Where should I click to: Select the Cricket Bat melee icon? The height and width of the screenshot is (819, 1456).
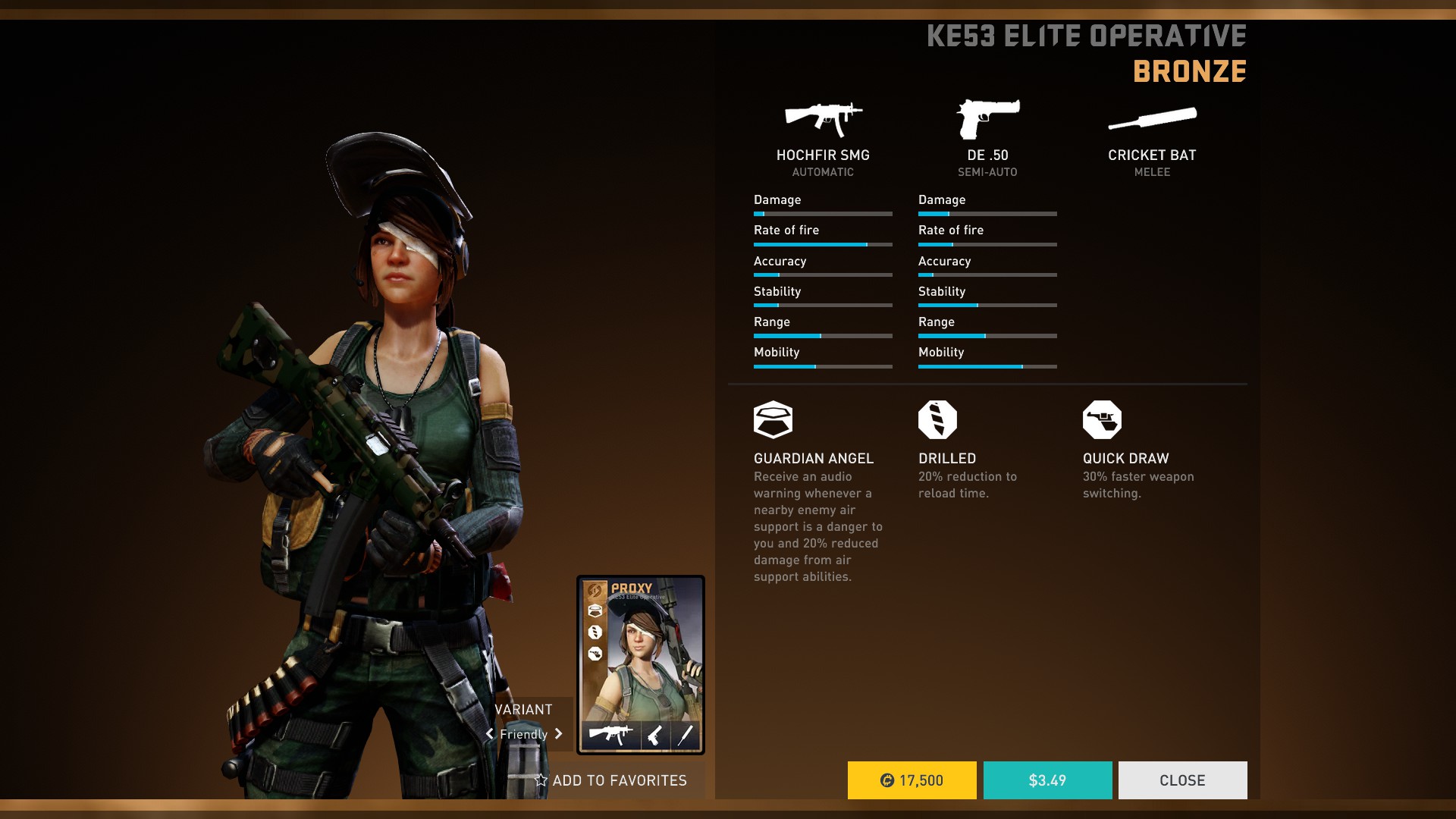[1152, 119]
